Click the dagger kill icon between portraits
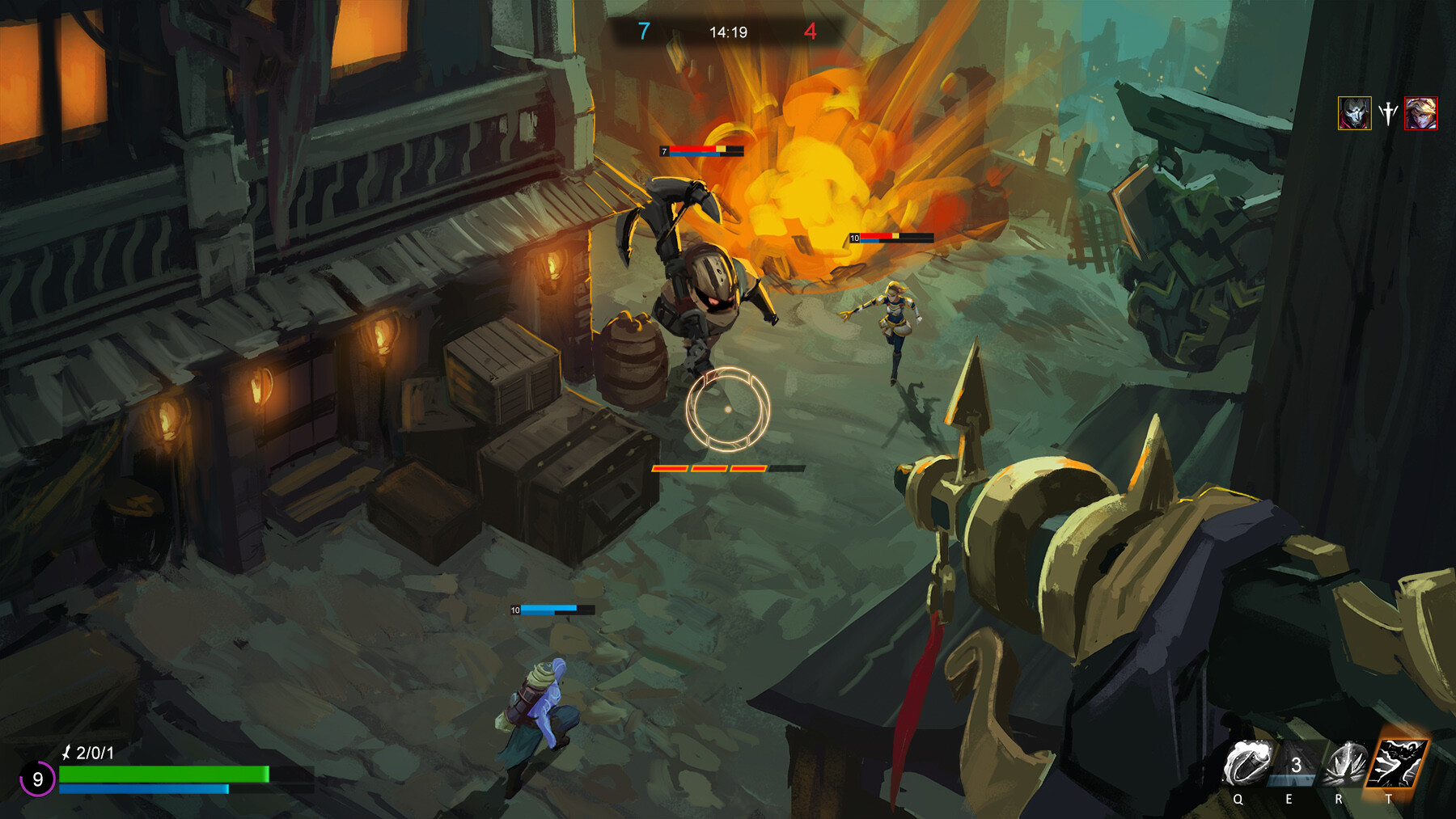The width and height of the screenshot is (1456, 819). (1388, 113)
